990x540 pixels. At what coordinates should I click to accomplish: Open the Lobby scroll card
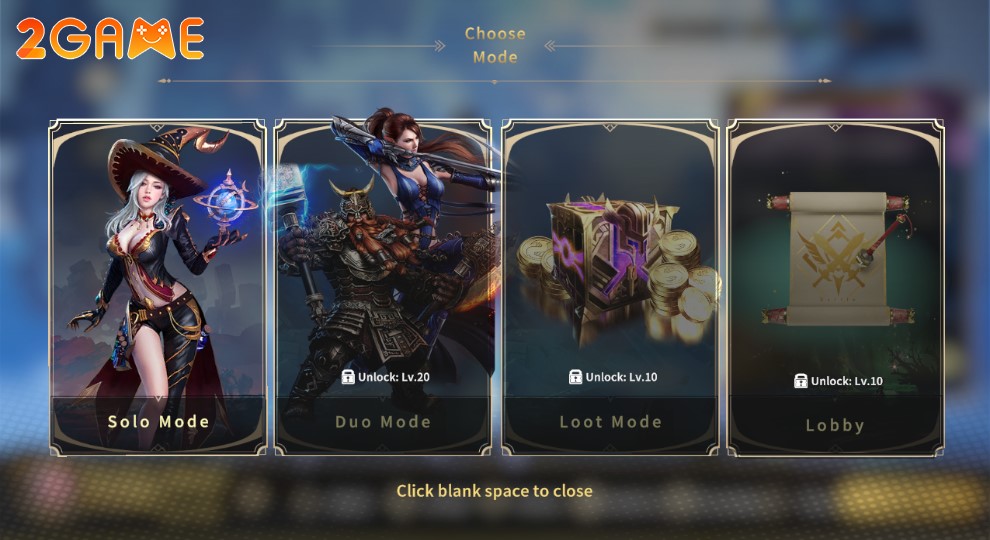pos(835,288)
